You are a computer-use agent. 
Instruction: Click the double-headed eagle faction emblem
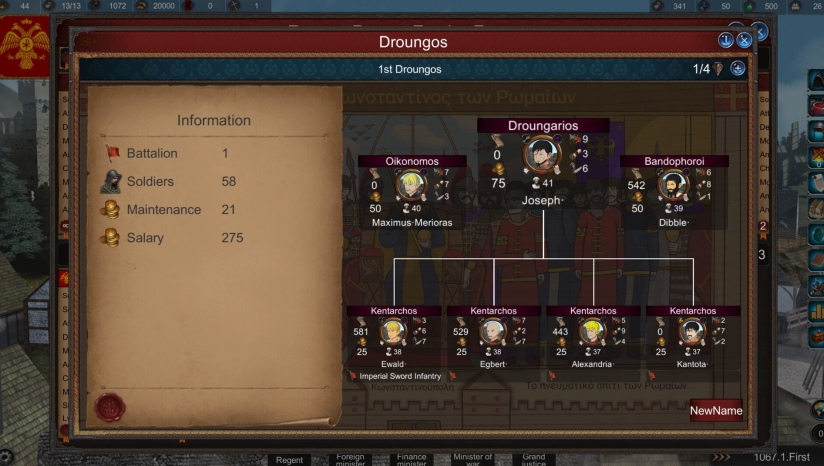pyautogui.click(x=26, y=46)
